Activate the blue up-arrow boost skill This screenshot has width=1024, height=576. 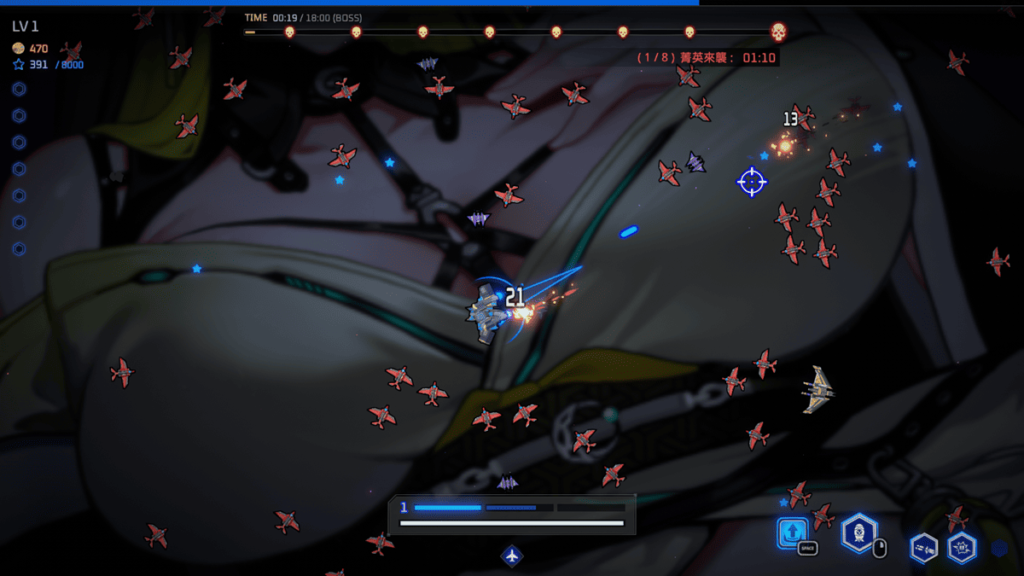click(x=792, y=532)
